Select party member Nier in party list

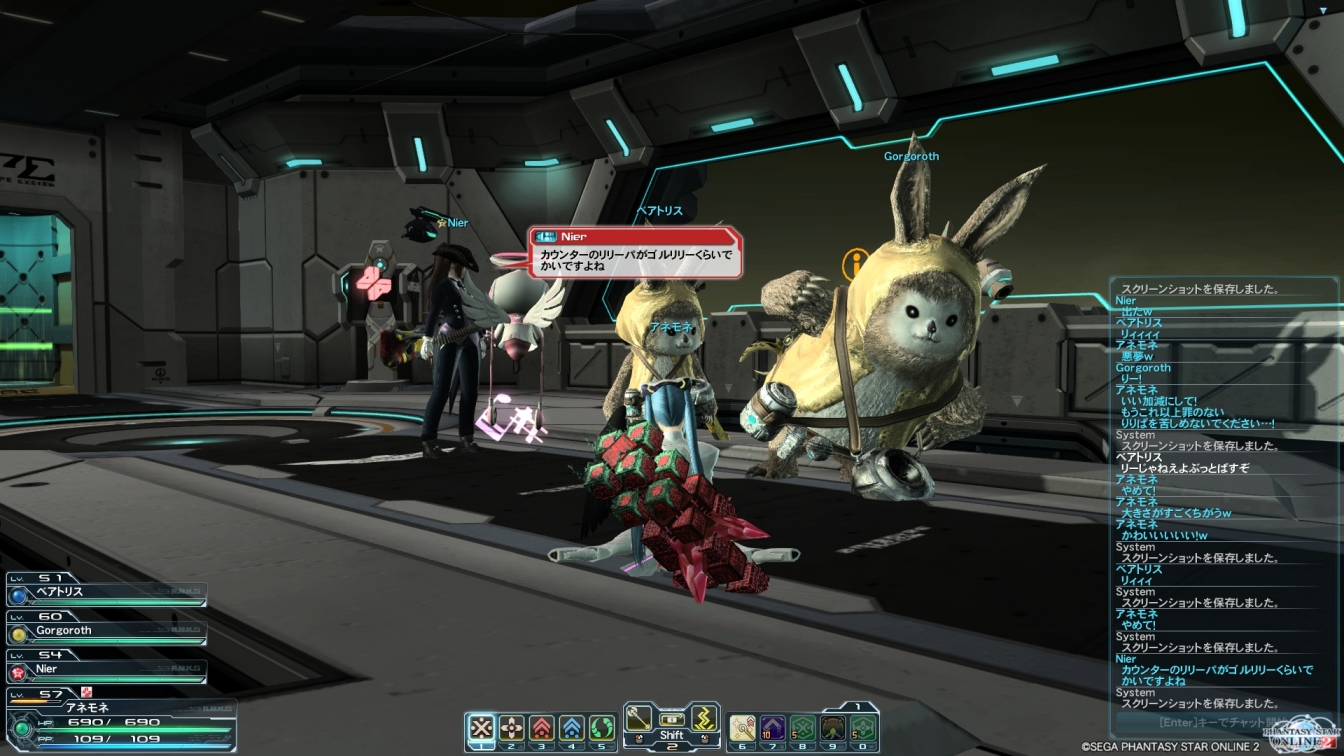(x=105, y=670)
